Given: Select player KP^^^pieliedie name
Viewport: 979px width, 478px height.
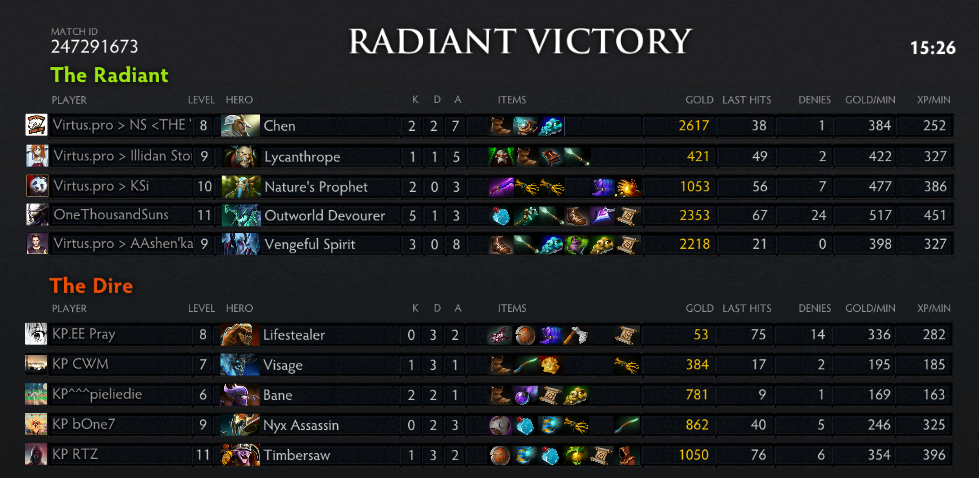Looking at the screenshot, I should pyautogui.click(x=97, y=395).
